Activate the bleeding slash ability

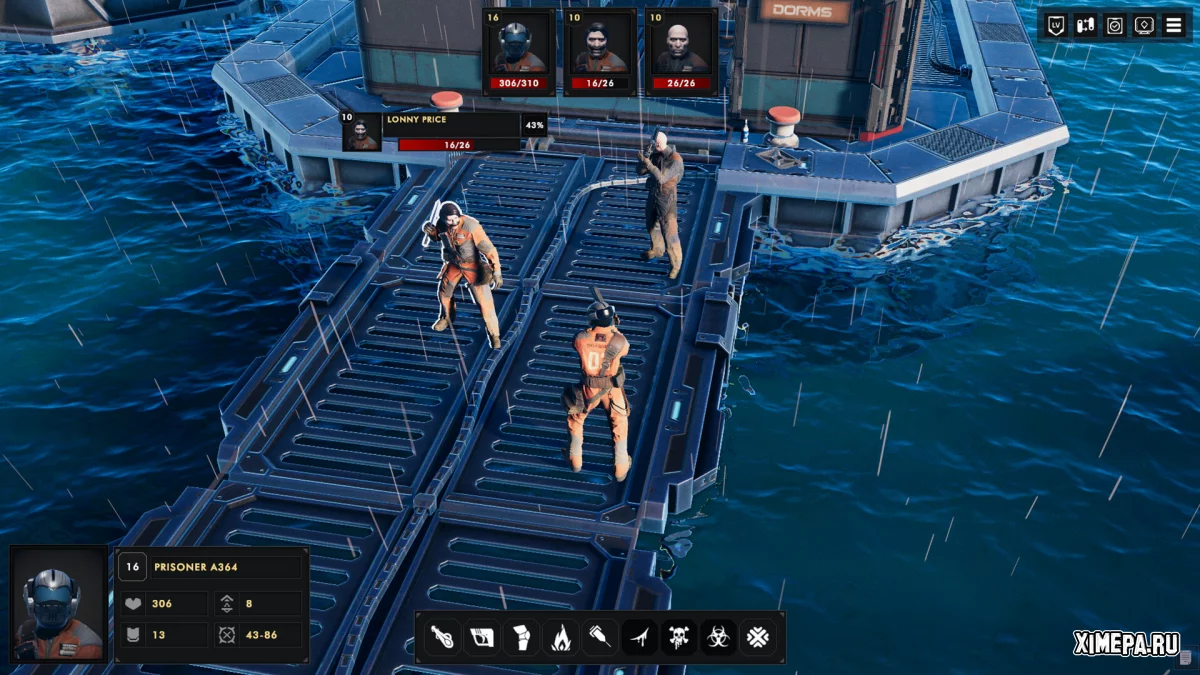click(x=639, y=637)
